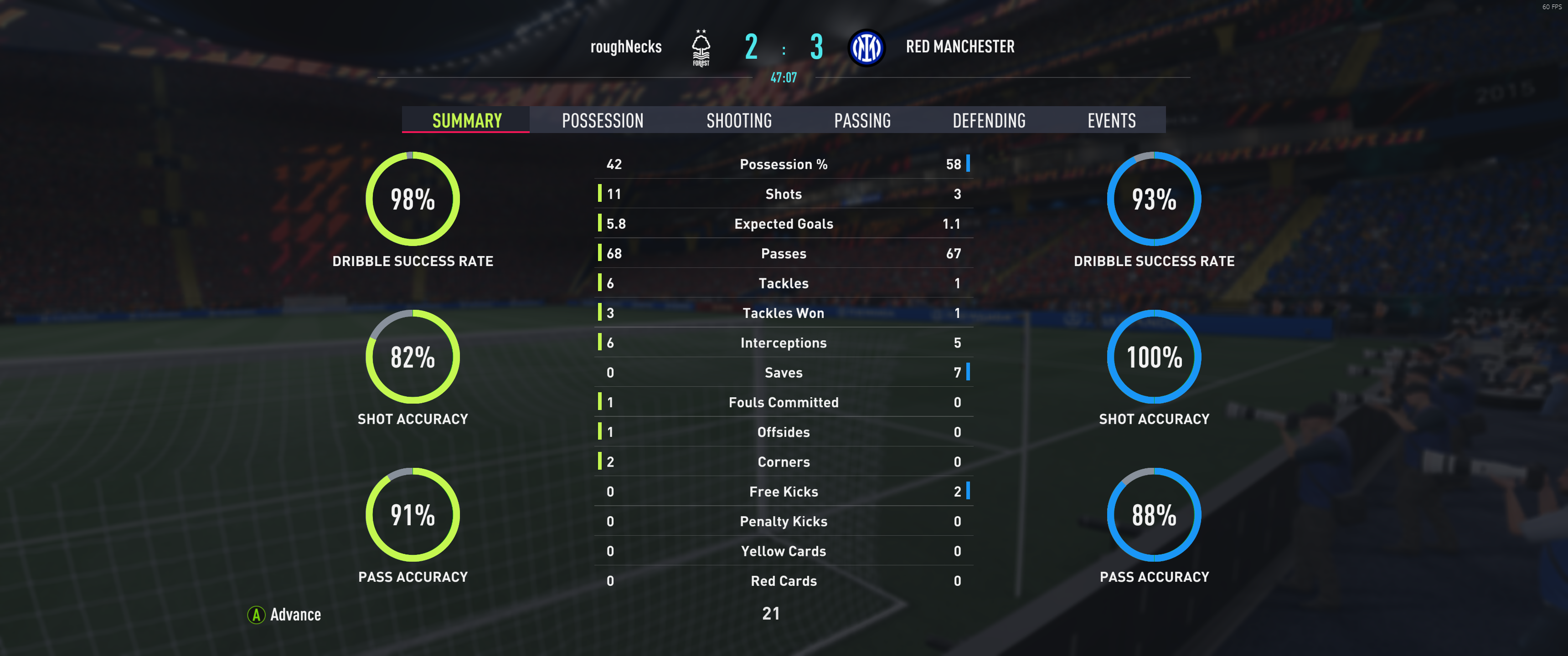1568x656 pixels.
Task: Open the Possession tab
Action: (x=602, y=120)
